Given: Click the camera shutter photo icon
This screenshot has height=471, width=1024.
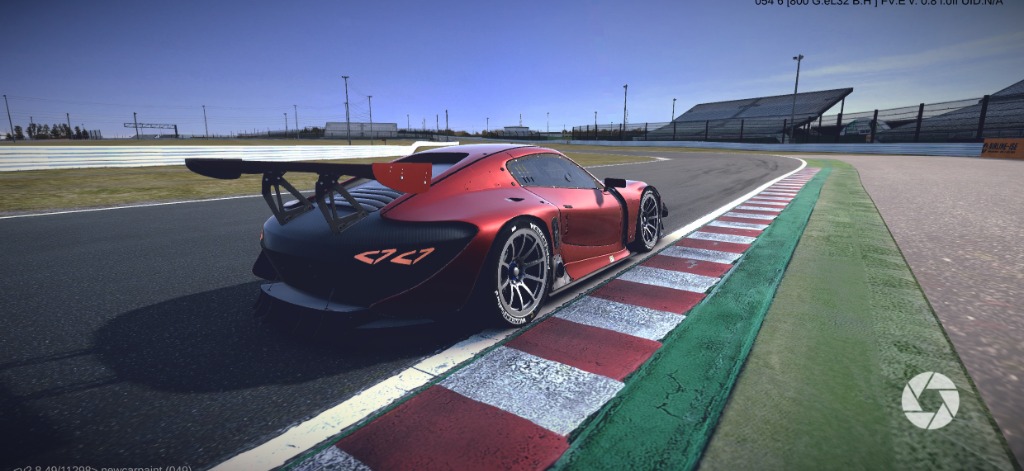Looking at the screenshot, I should pyautogui.click(x=930, y=400).
